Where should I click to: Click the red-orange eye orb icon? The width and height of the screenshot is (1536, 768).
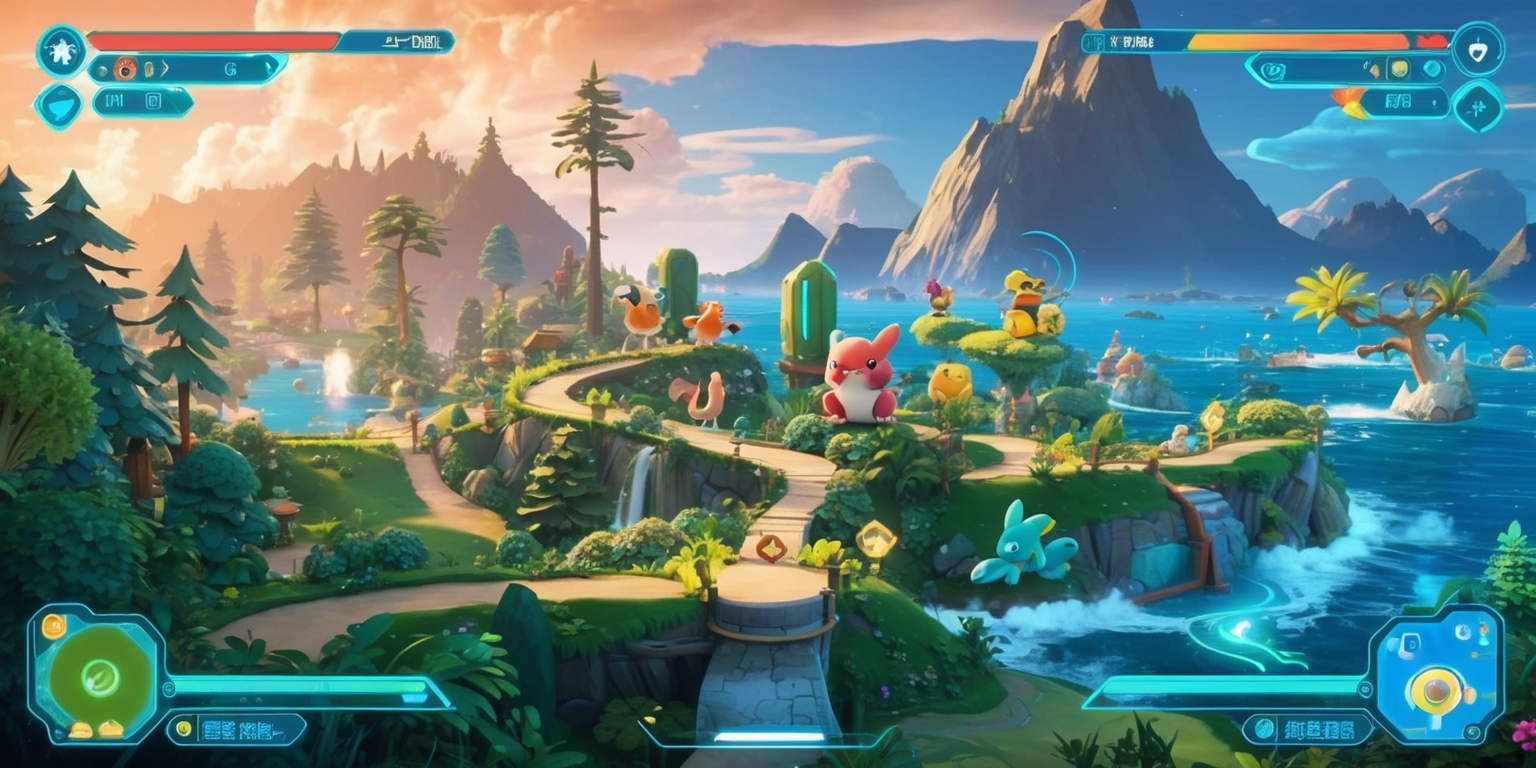pyautogui.click(x=126, y=69)
